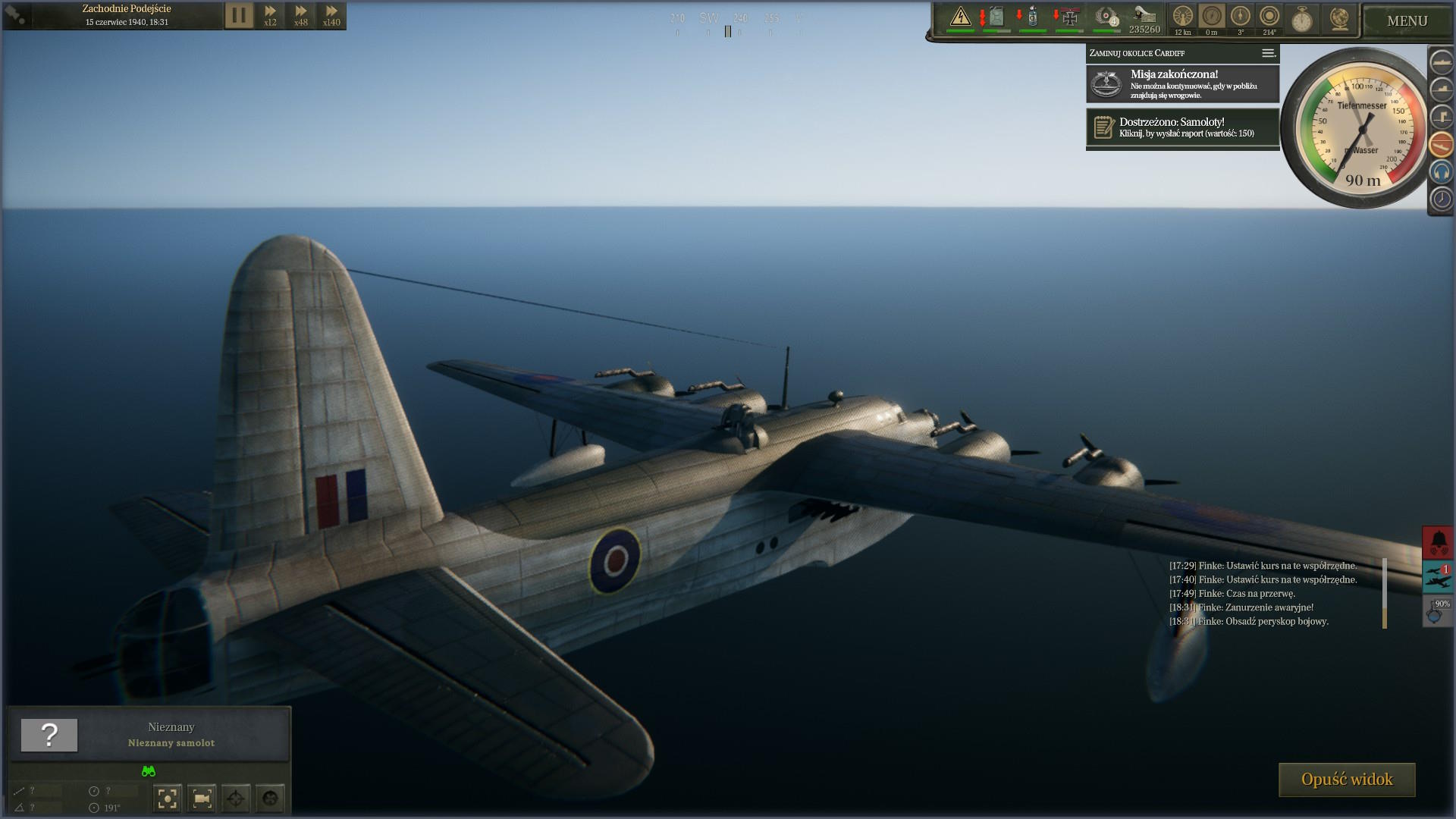Viewport: 1456px width, 819px height.
Task: Select the speed telegraph gauge icon
Action: point(1182,17)
